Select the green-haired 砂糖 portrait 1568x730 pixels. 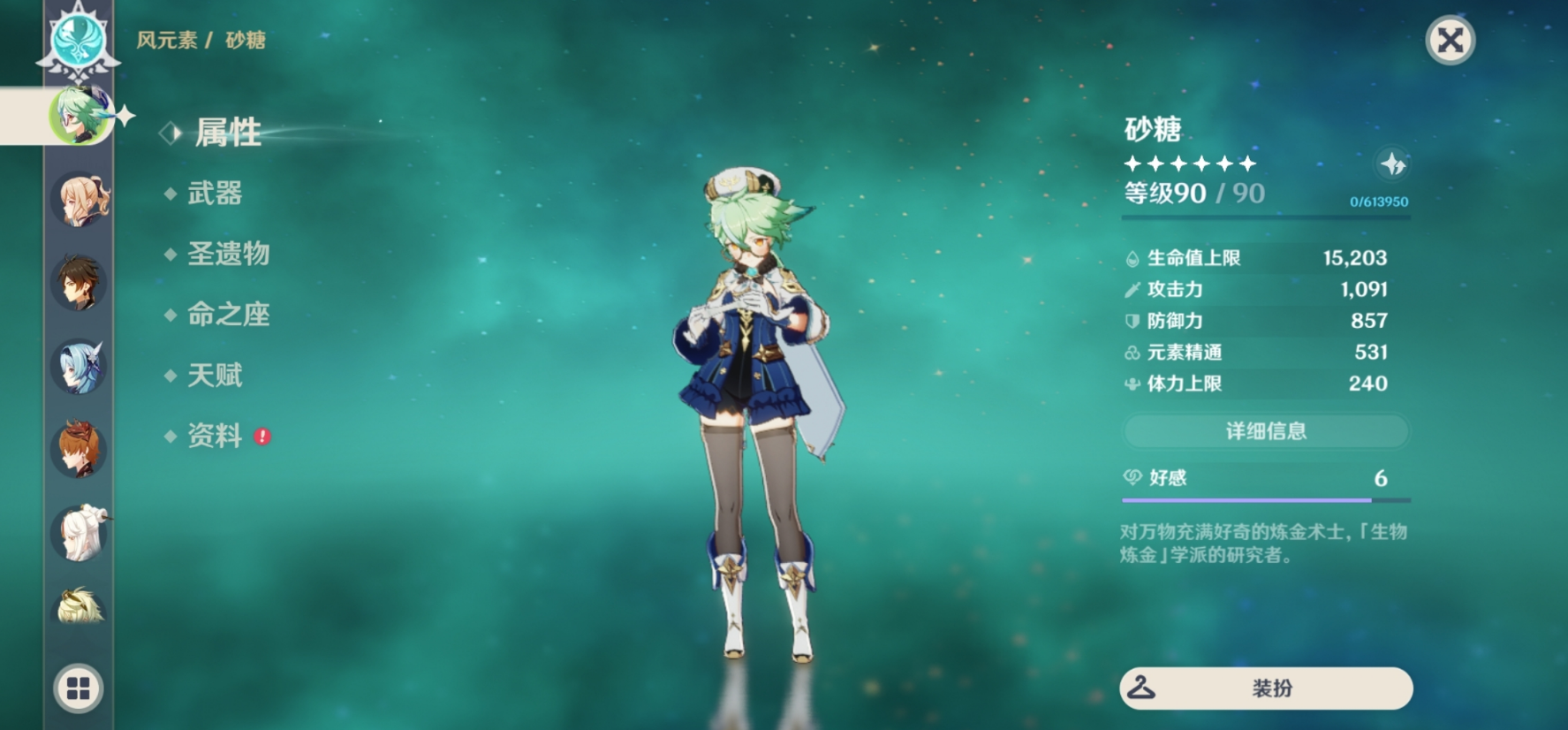click(x=79, y=117)
